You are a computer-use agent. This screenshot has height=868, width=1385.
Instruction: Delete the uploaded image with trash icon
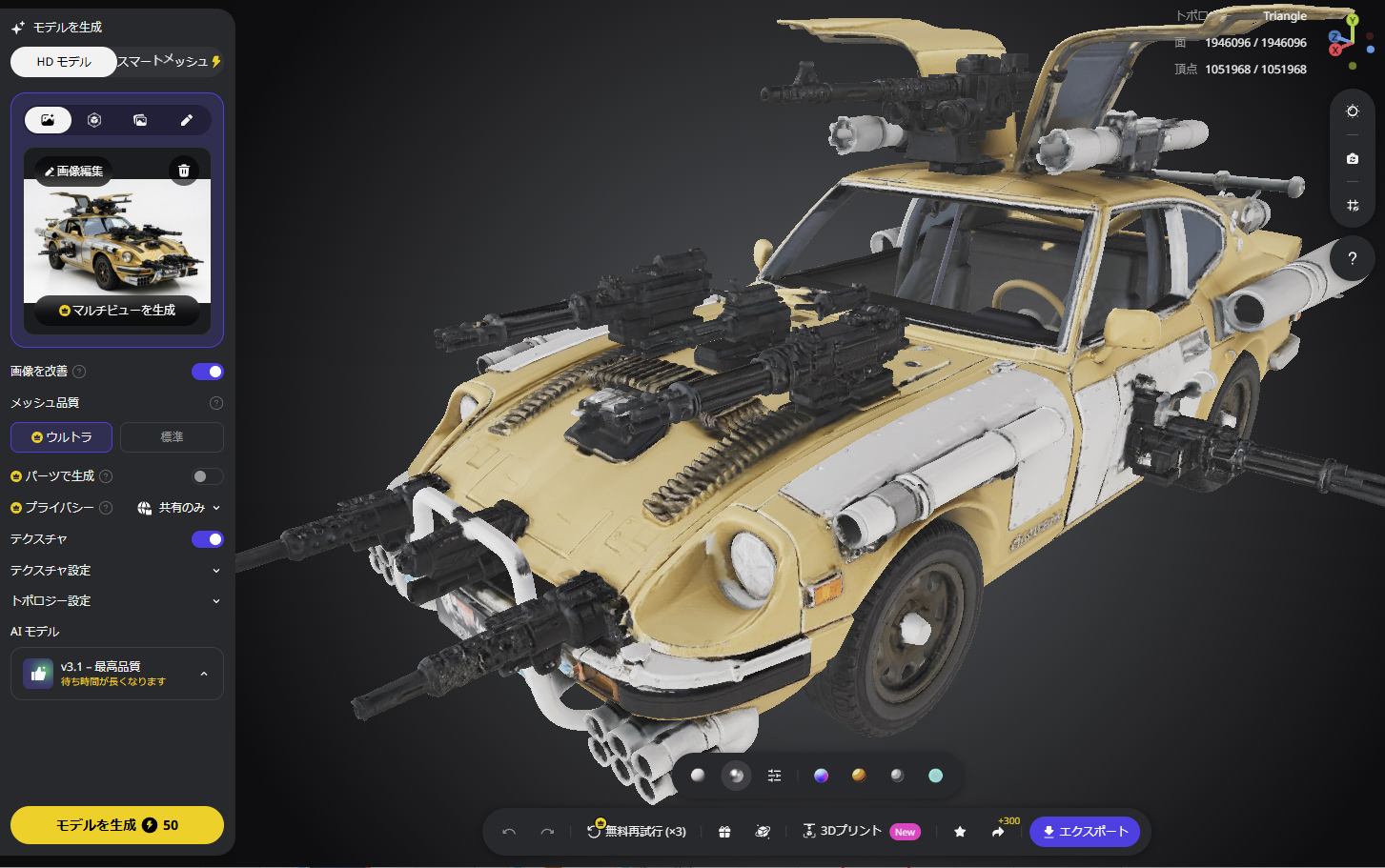click(x=184, y=171)
